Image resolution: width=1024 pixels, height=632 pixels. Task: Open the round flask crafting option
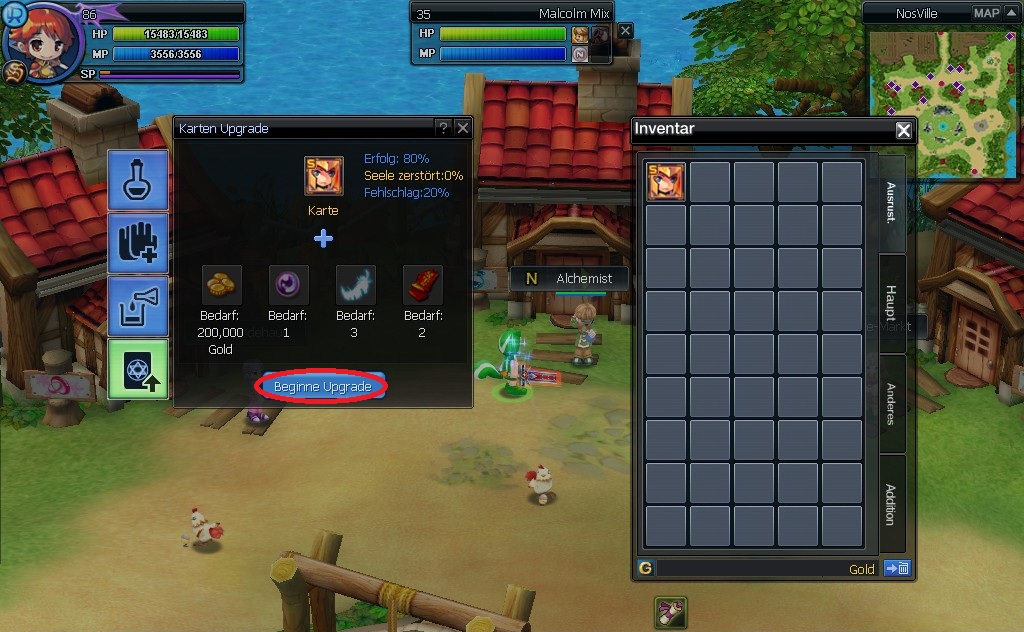138,180
